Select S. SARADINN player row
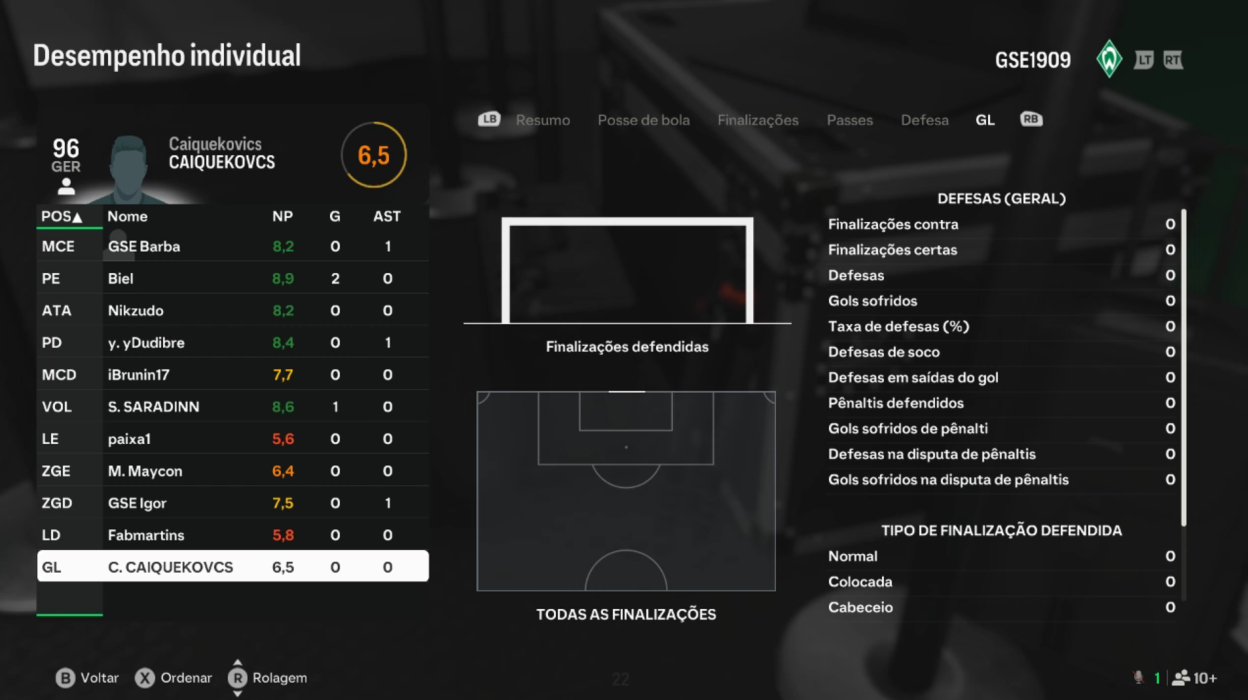The height and width of the screenshot is (700, 1248). pos(233,406)
